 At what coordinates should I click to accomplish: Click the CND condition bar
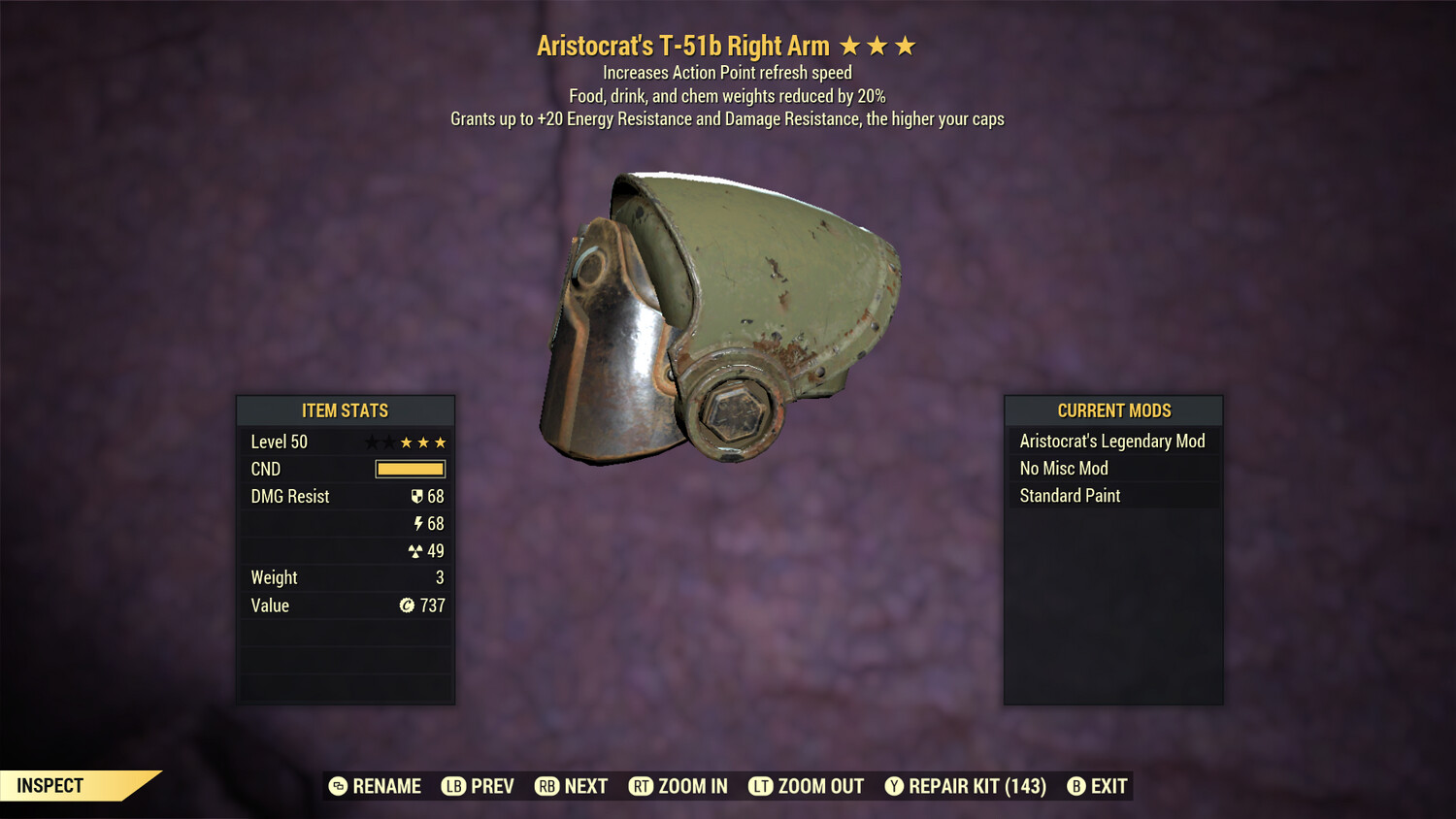coord(409,469)
